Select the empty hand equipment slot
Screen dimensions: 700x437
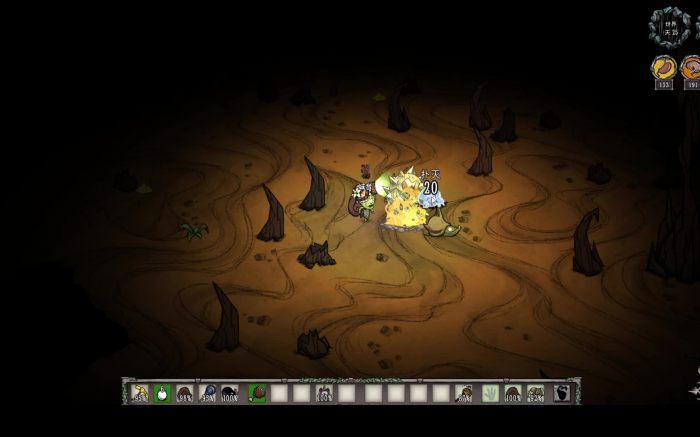click(x=490, y=393)
